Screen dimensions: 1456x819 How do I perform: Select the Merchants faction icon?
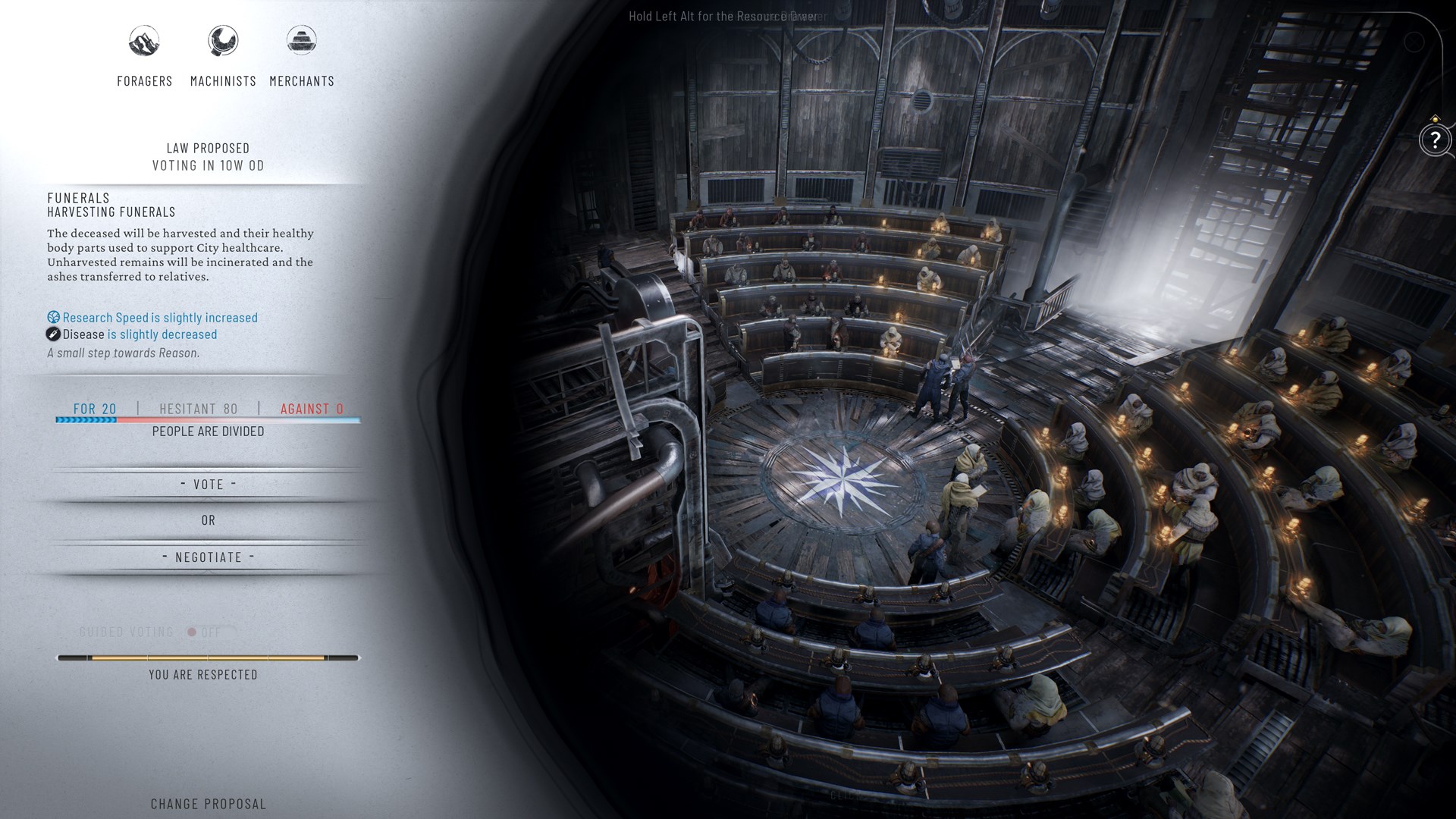coord(303,42)
